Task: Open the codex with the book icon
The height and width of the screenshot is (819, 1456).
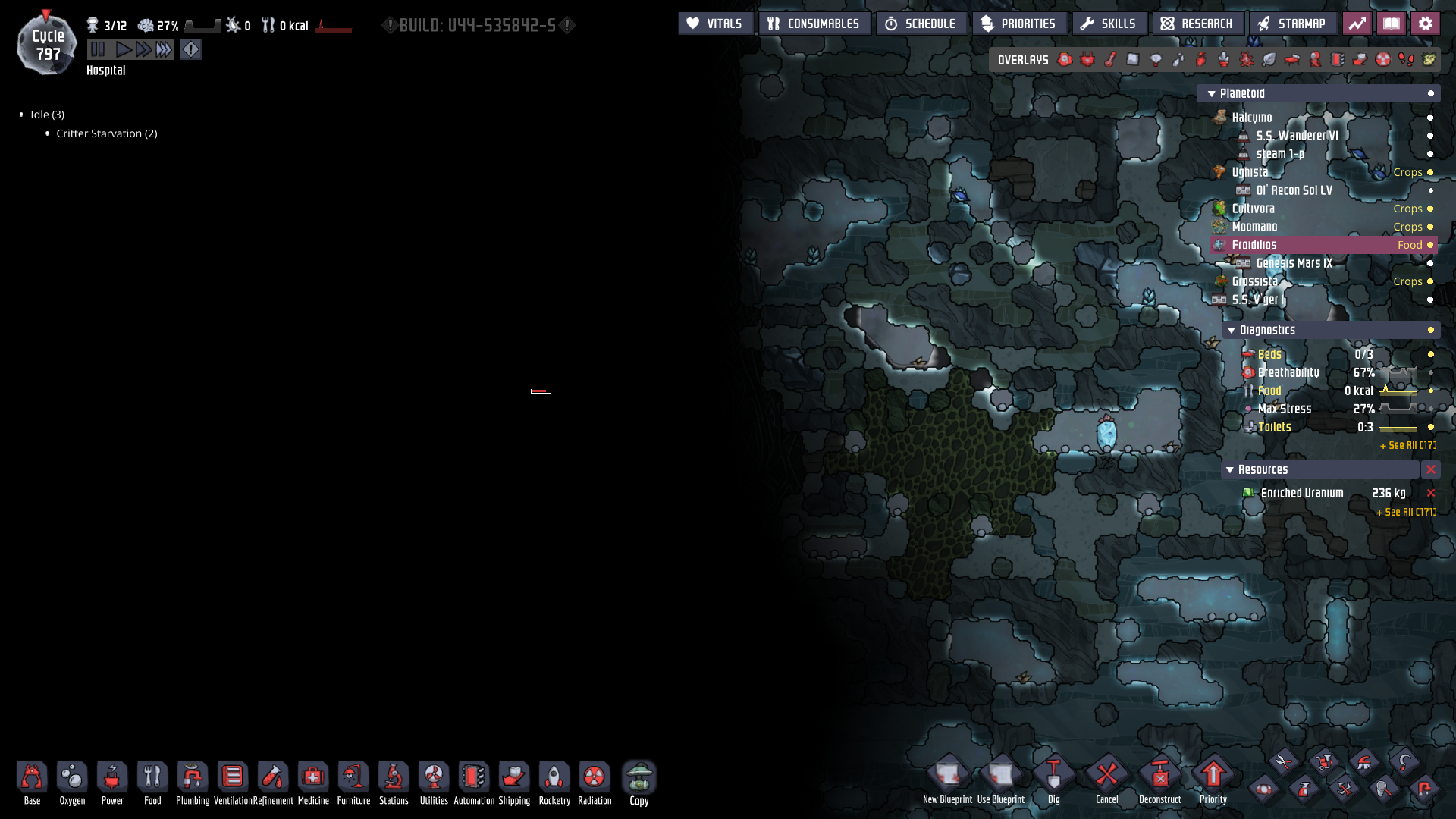Action: click(x=1392, y=23)
